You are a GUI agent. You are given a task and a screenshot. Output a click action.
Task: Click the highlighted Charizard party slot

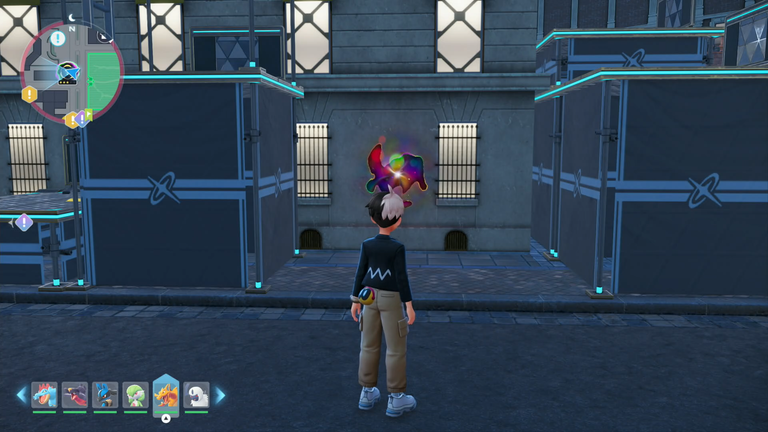click(x=166, y=394)
